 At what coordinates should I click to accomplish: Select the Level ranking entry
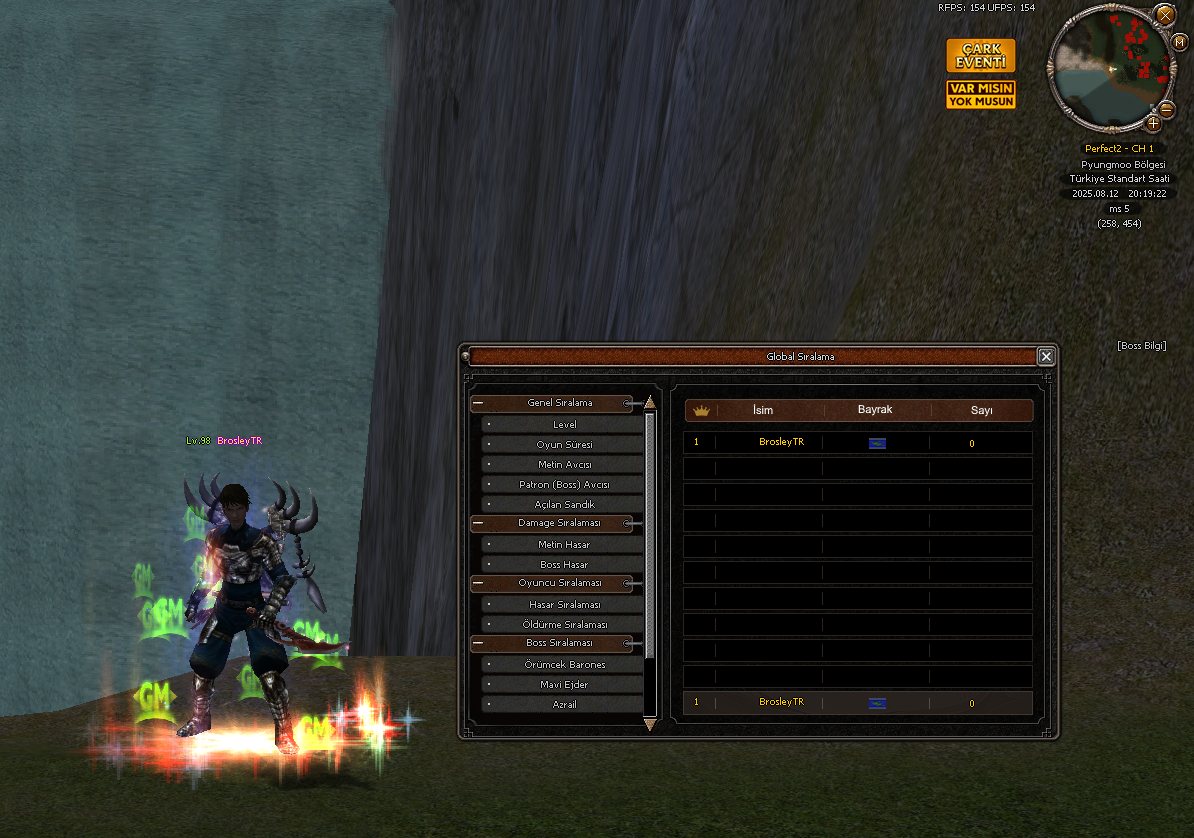pyautogui.click(x=564, y=424)
